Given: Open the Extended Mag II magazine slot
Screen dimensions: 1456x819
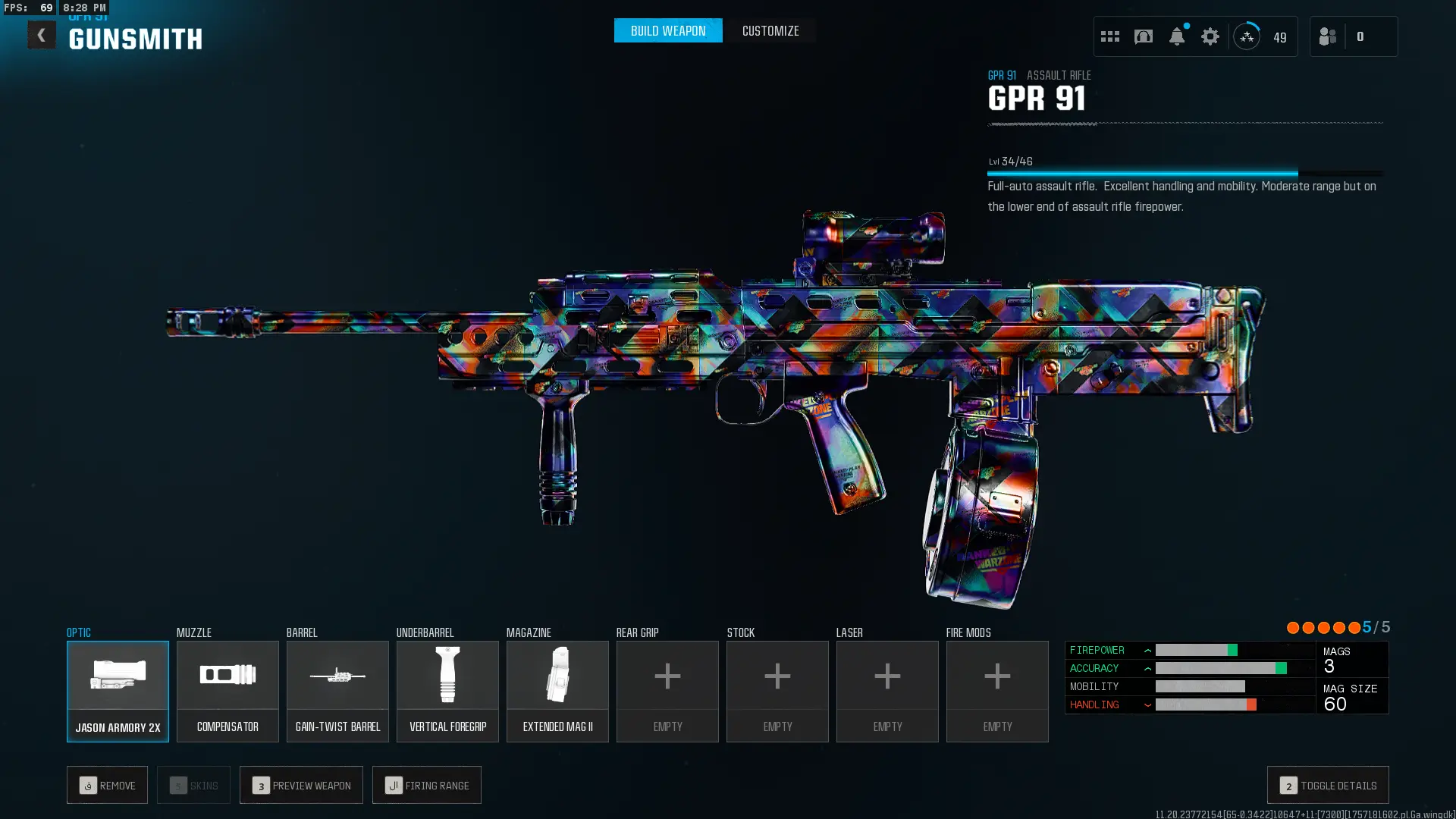Looking at the screenshot, I should (557, 691).
